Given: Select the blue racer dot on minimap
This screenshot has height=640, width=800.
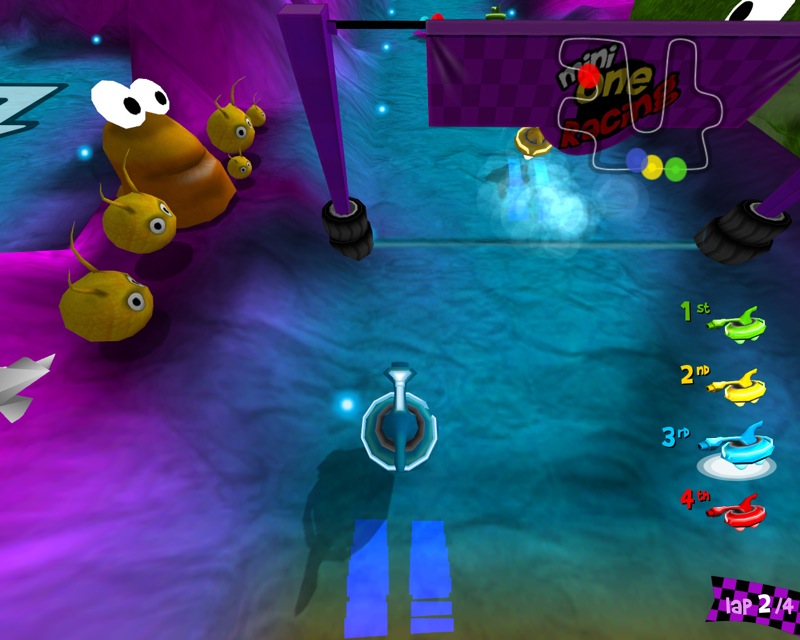Looking at the screenshot, I should [x=635, y=160].
